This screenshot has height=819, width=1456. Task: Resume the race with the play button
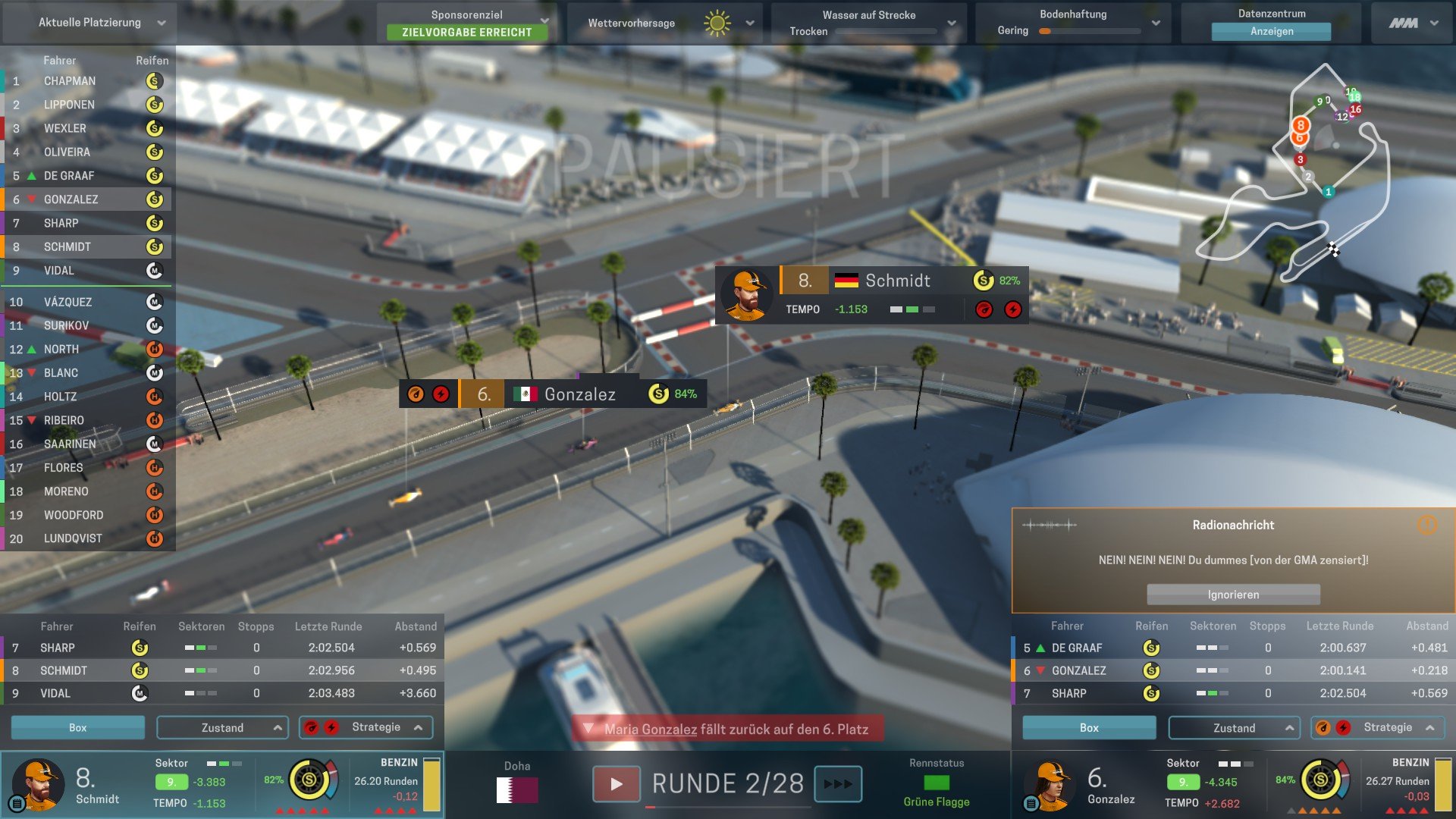616,784
